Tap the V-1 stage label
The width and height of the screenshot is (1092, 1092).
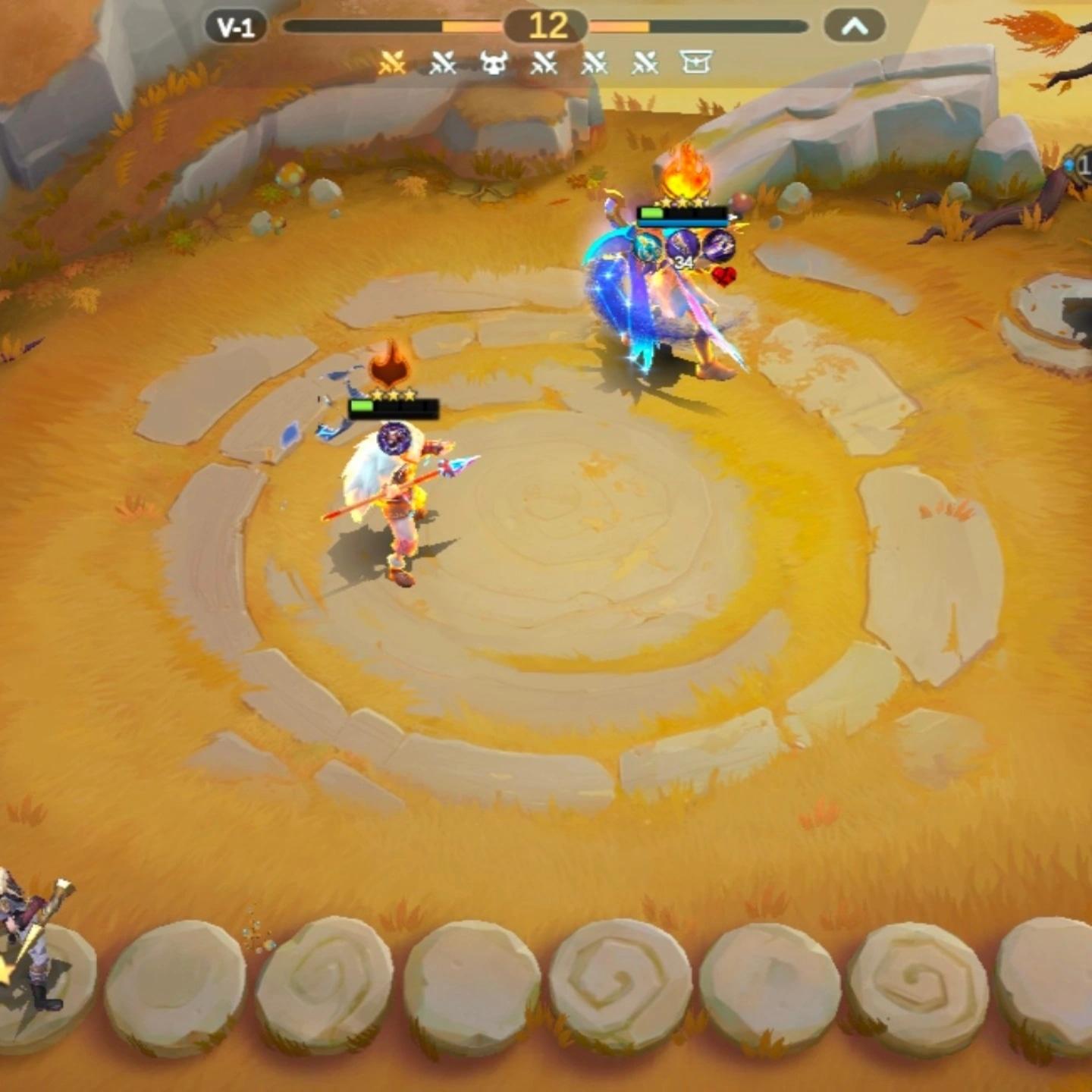(x=235, y=28)
